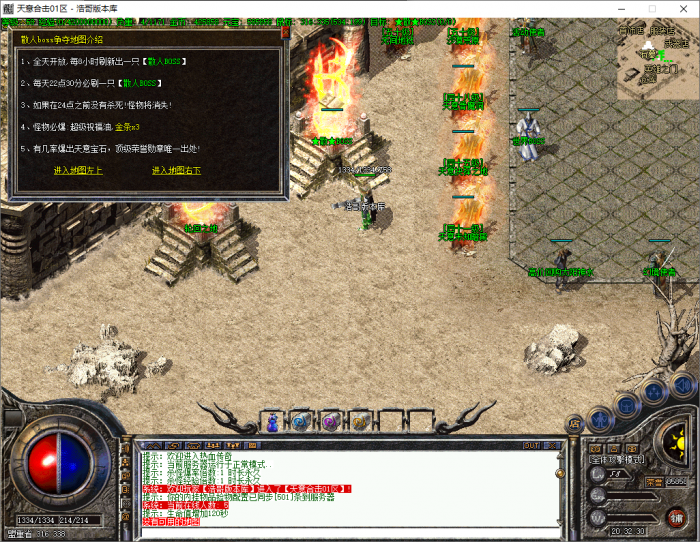Switch the 全体攻击模式 attack mode label
700x542 pixels.
click(x=617, y=460)
